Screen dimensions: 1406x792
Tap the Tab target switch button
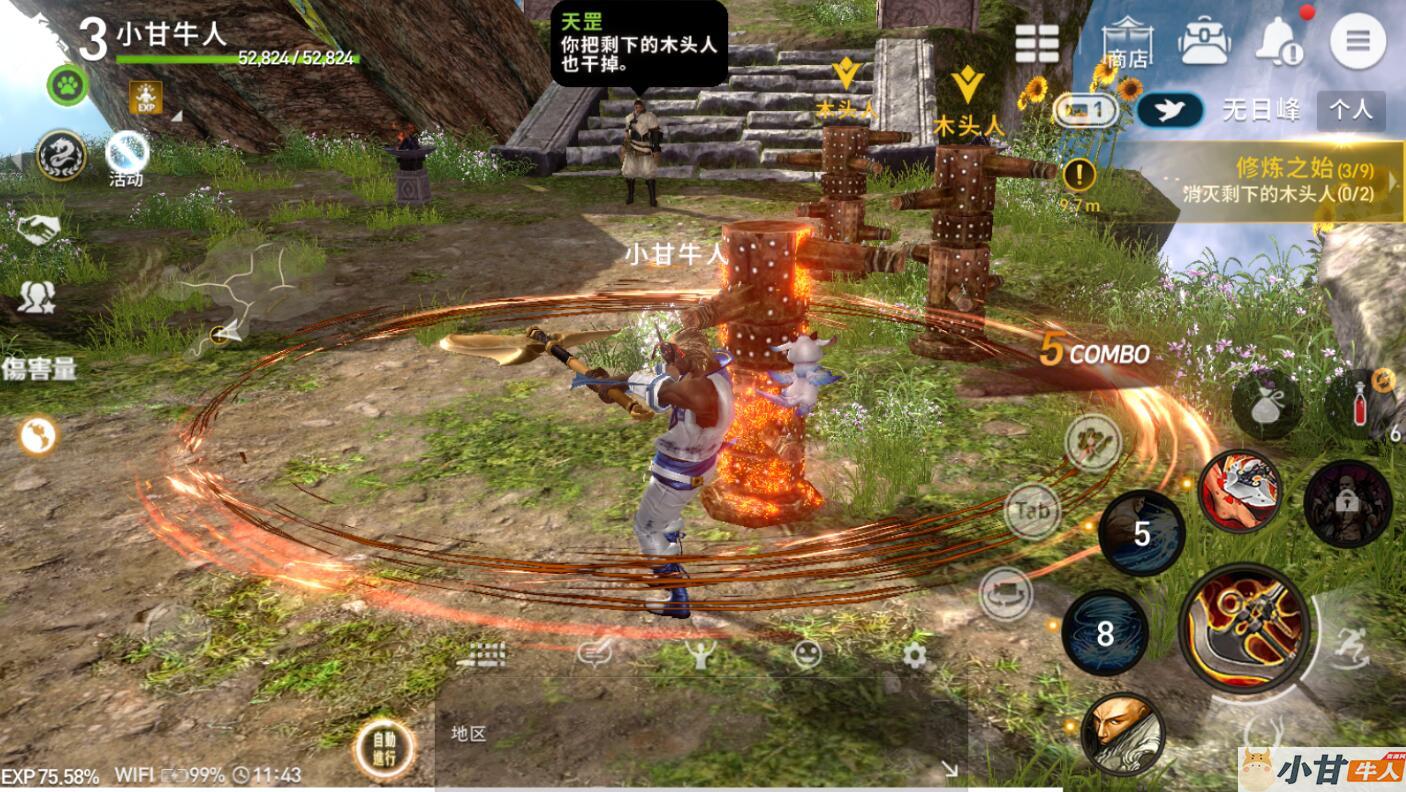click(x=1031, y=511)
